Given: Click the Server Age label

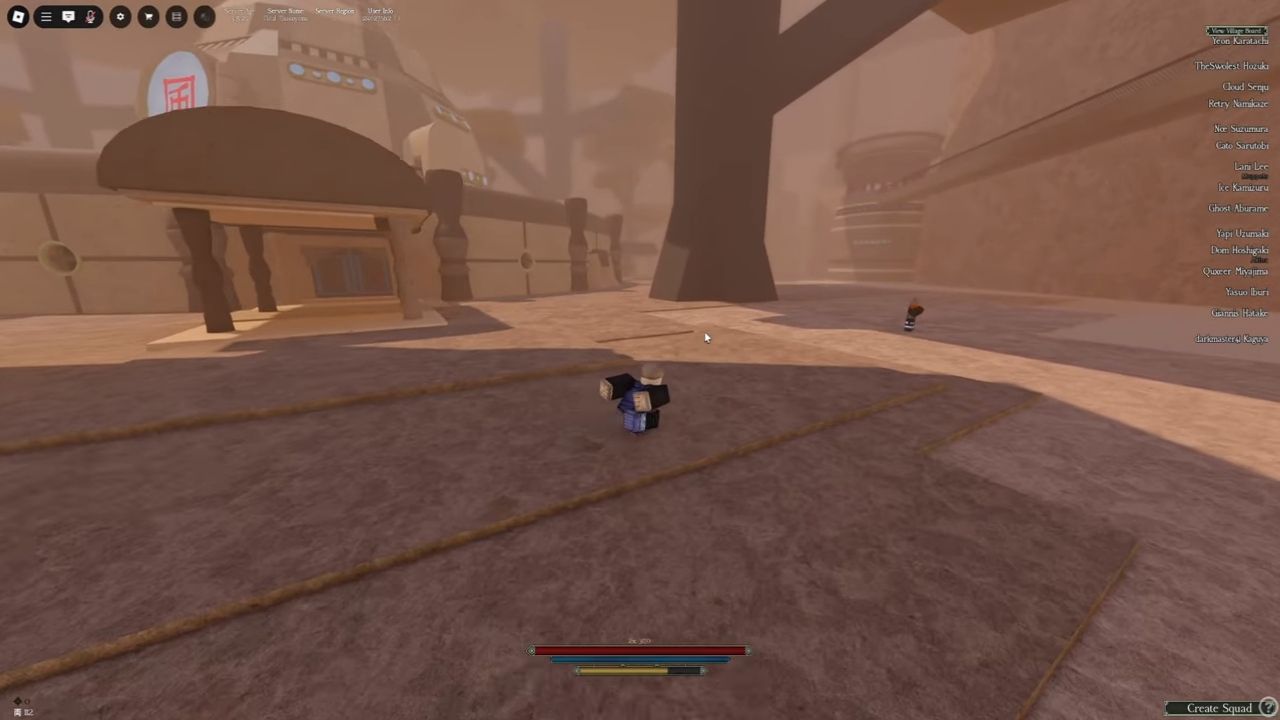Looking at the screenshot, I should (x=238, y=10).
